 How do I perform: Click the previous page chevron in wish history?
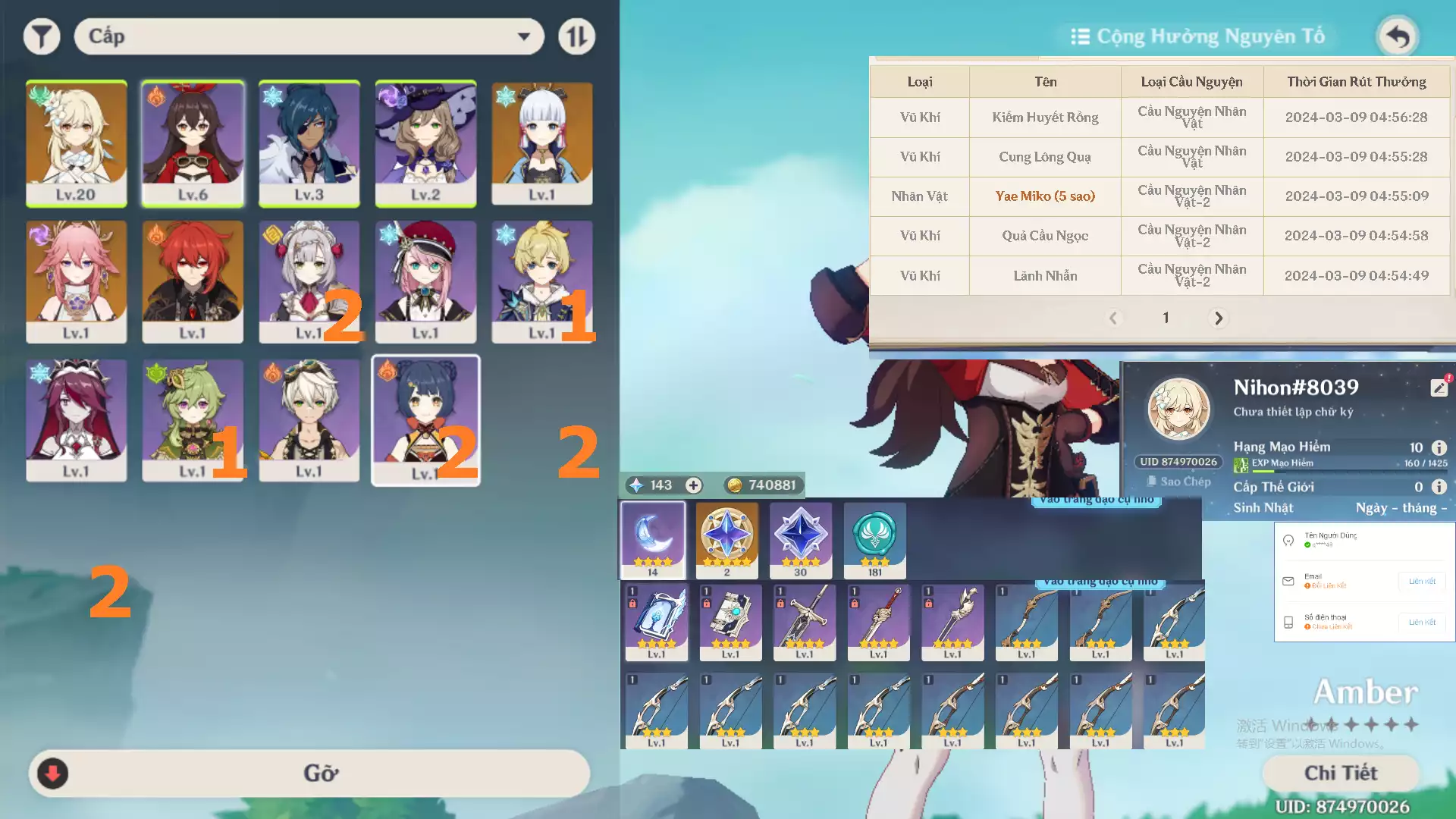click(1113, 318)
